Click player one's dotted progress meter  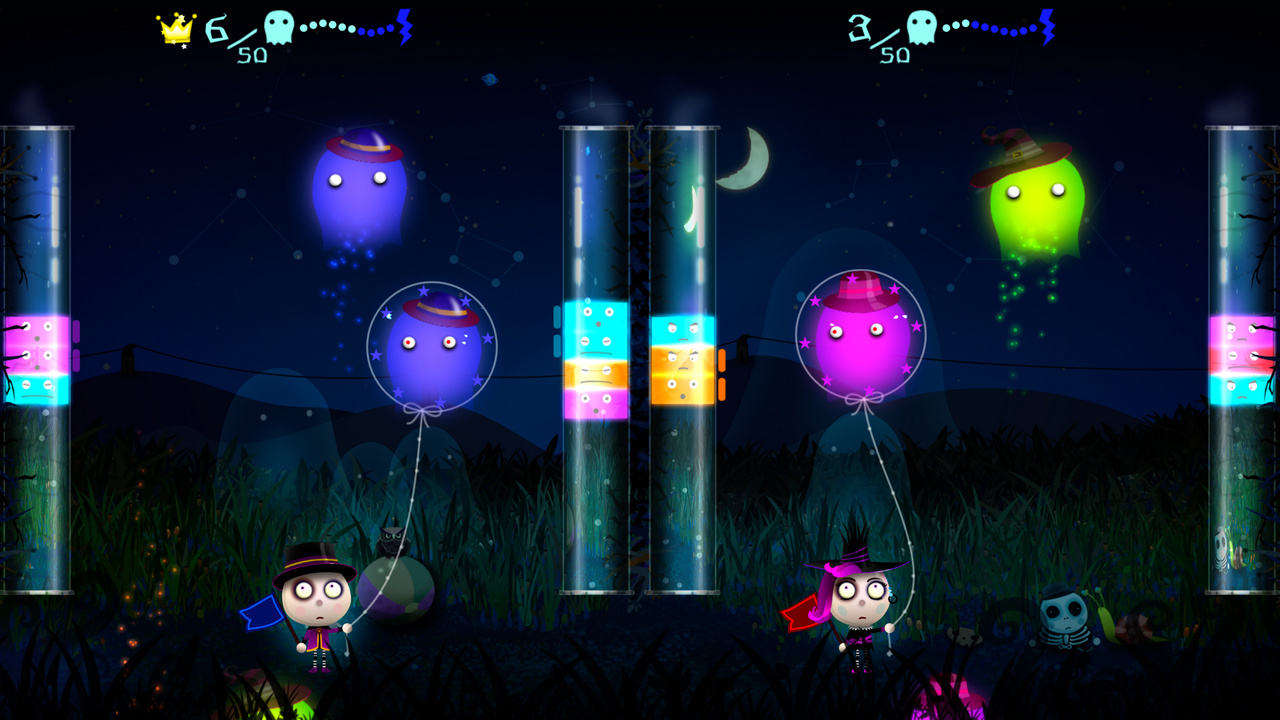(345, 27)
